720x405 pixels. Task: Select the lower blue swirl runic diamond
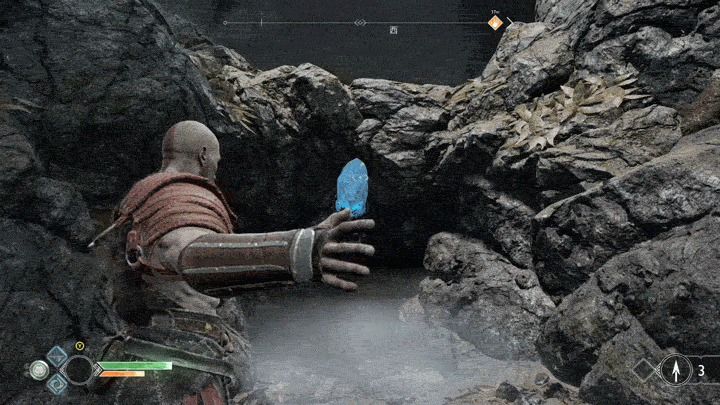[x=57, y=383]
